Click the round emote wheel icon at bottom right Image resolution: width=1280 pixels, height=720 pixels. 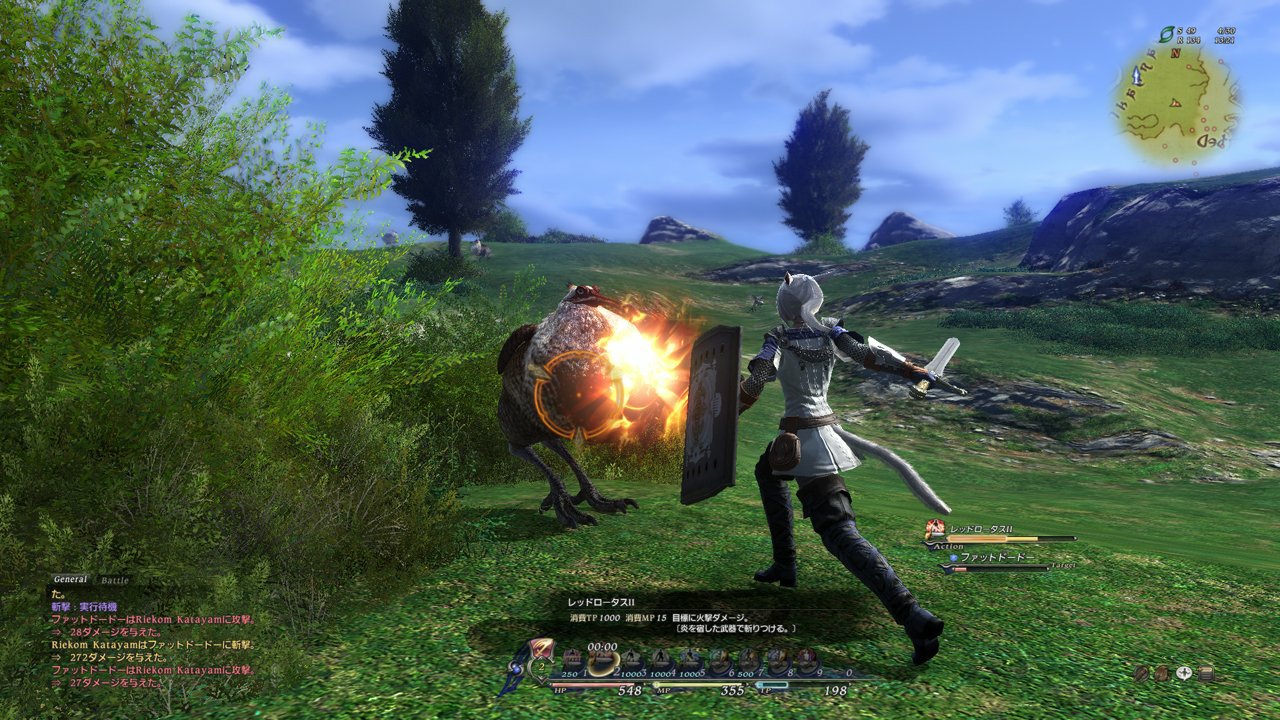pos(1141,673)
